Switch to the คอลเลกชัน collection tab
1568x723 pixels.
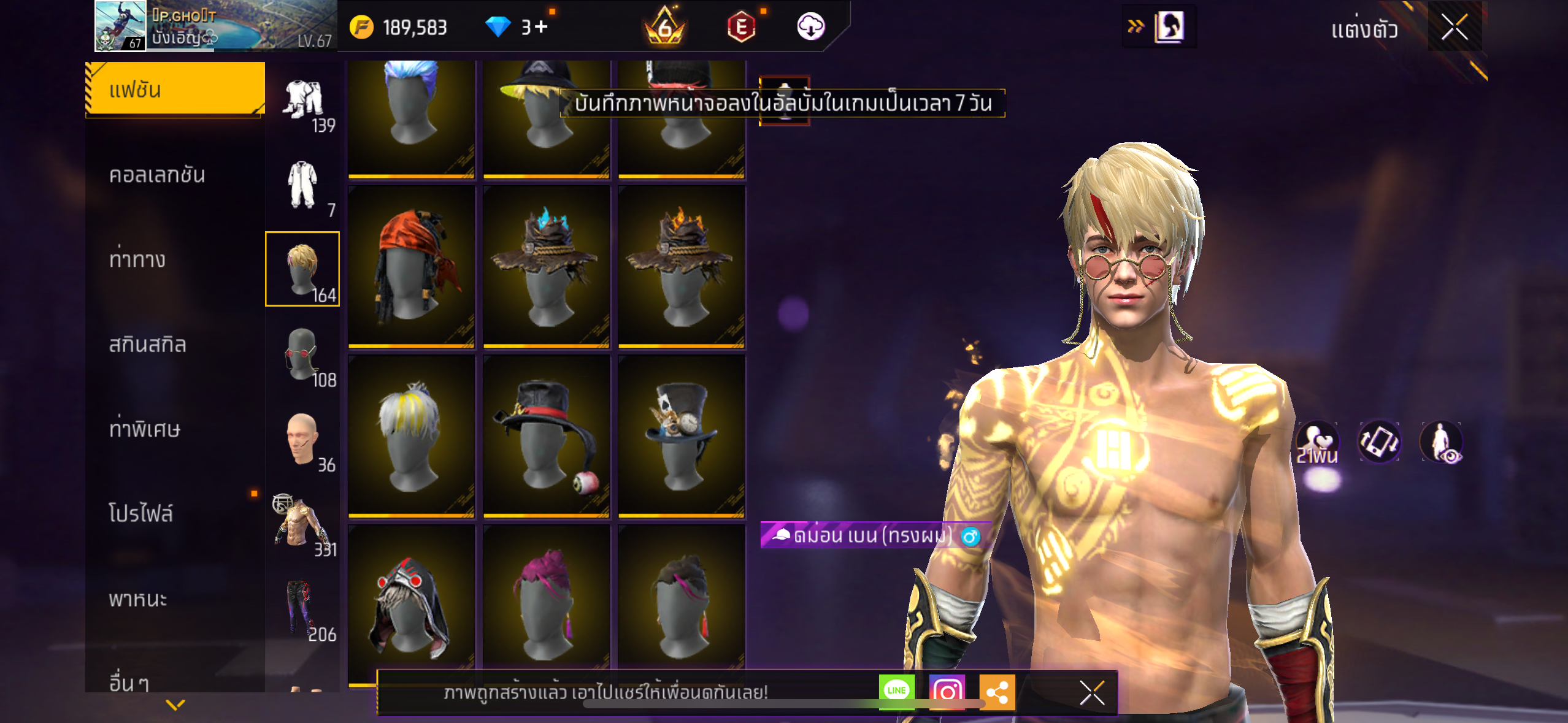click(x=157, y=175)
